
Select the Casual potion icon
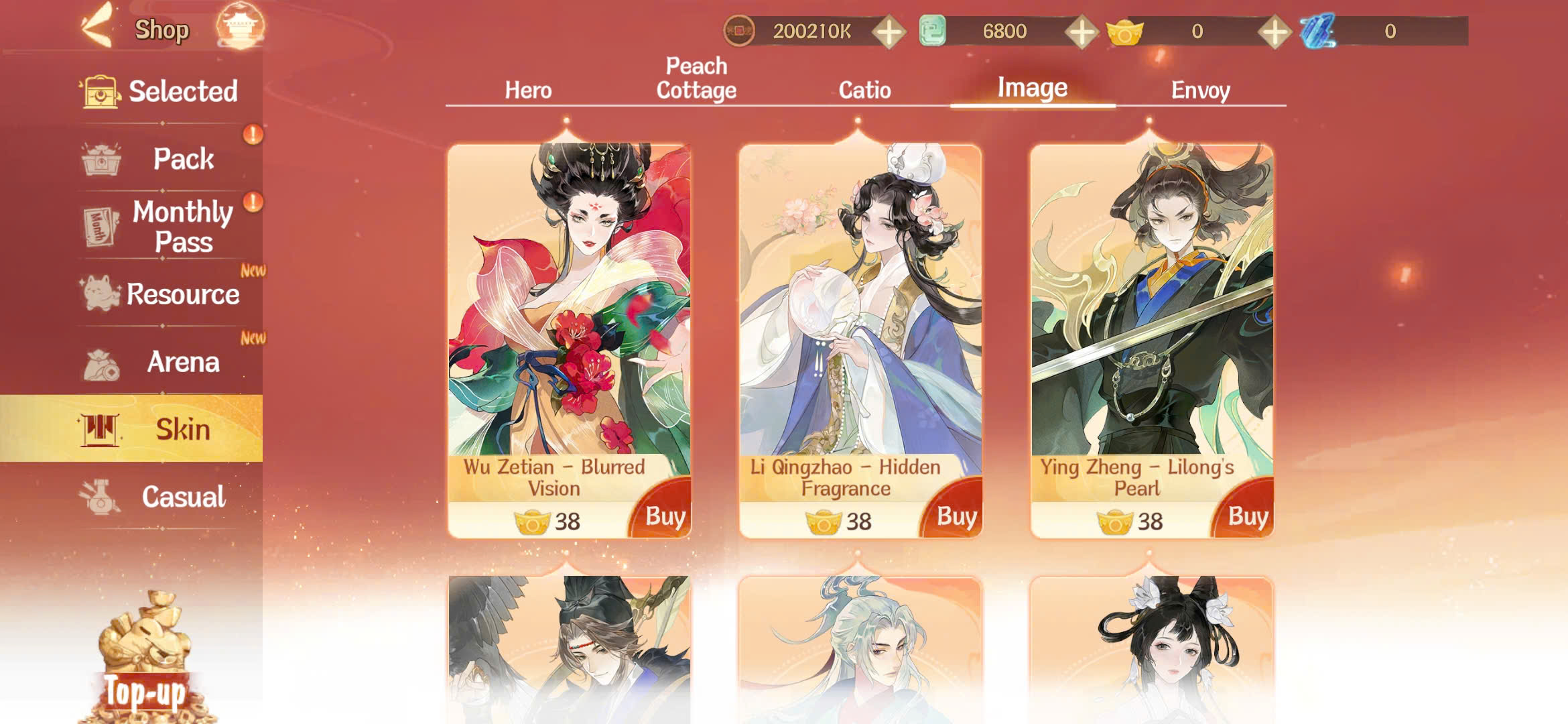pos(101,496)
